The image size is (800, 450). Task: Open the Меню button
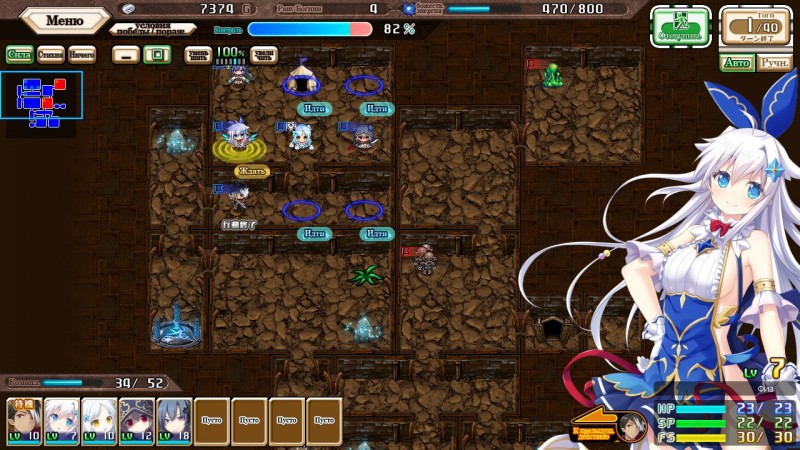point(64,20)
